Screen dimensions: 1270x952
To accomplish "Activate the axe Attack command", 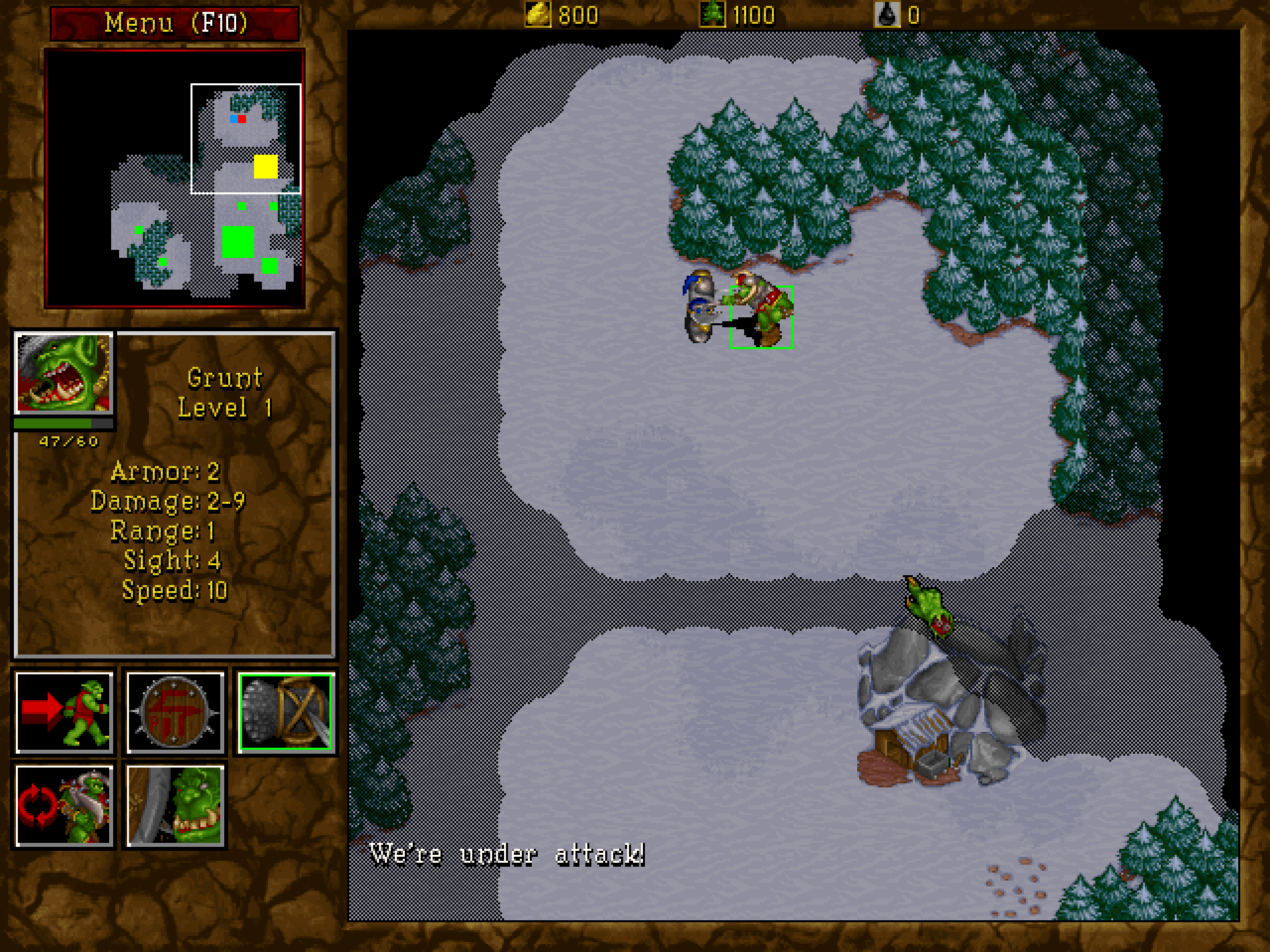I will [286, 712].
